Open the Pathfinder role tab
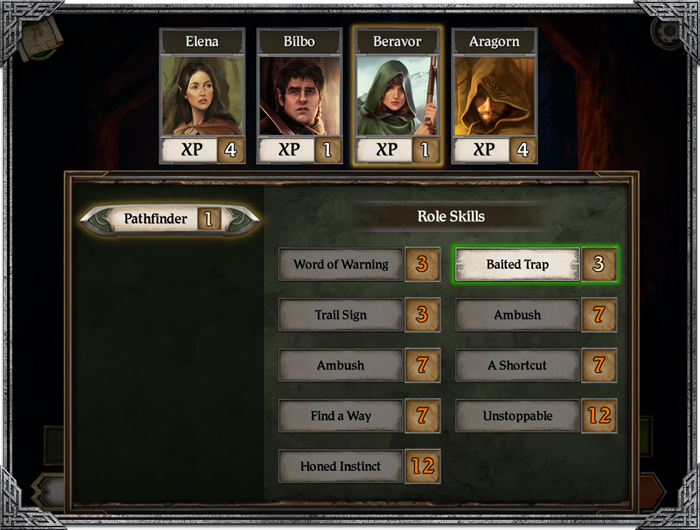 [x=168, y=218]
